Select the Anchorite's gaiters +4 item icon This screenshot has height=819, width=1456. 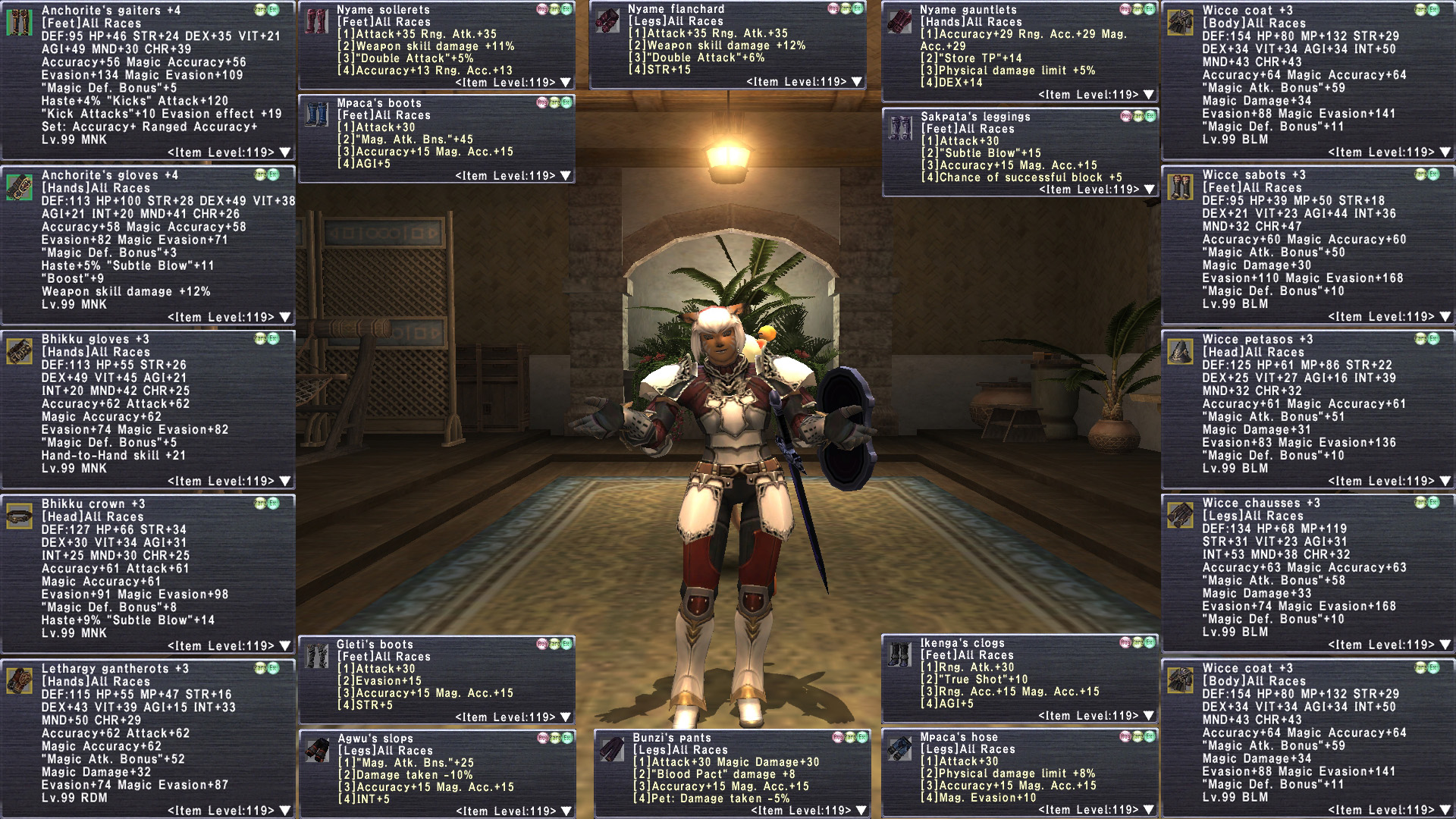click(20, 23)
